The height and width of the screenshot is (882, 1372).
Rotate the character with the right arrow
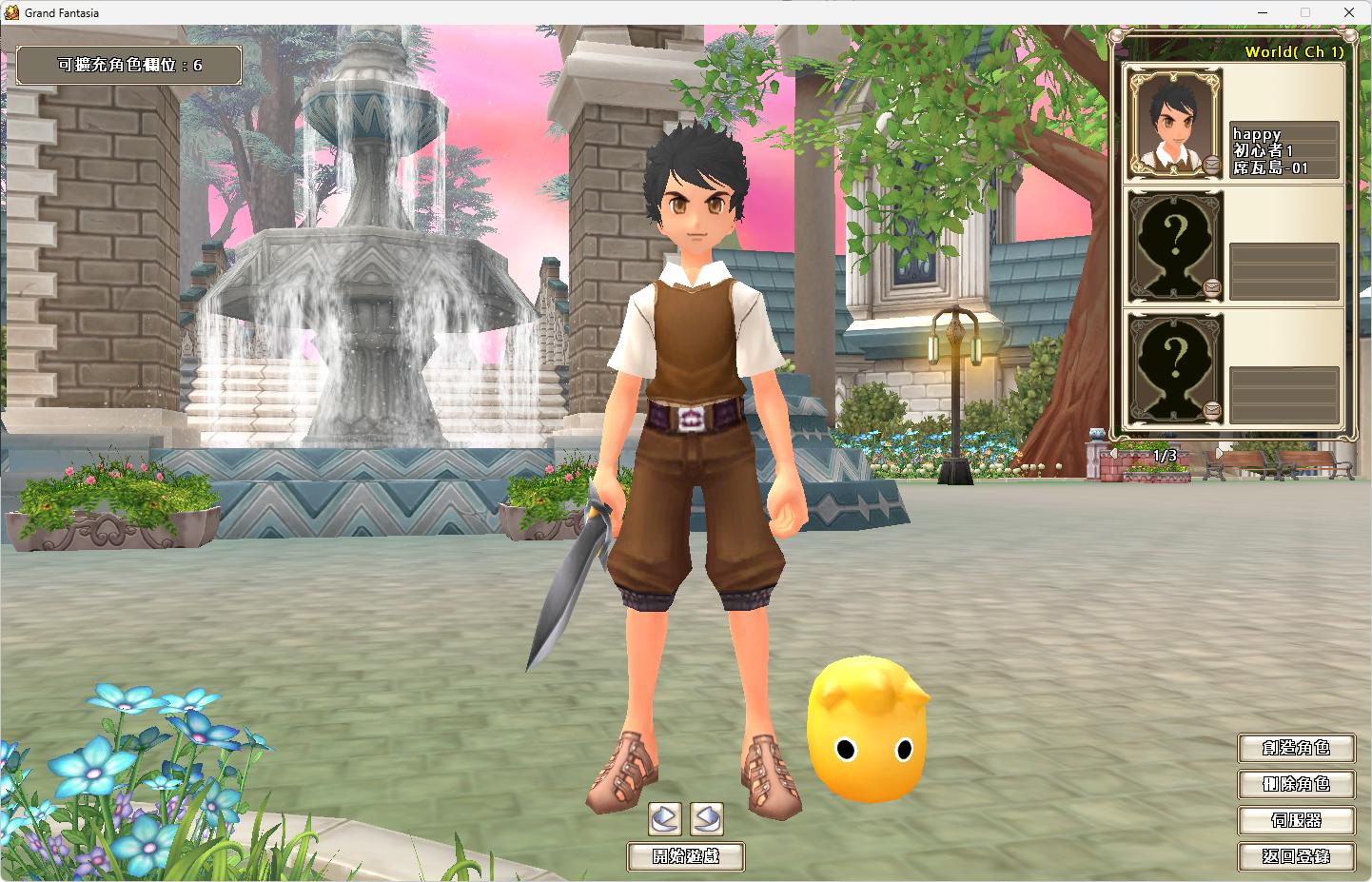(706, 818)
